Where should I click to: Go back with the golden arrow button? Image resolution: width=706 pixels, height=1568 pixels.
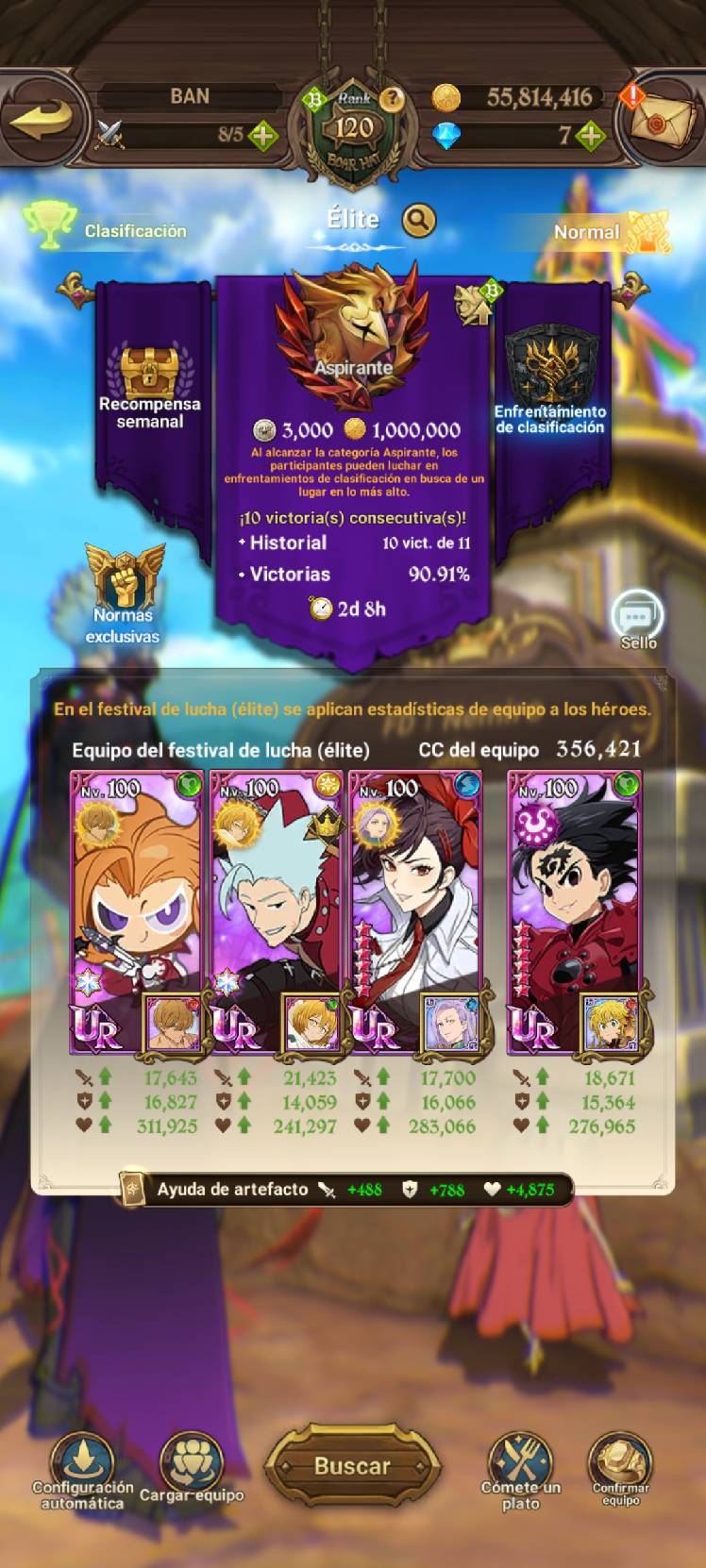[x=42, y=119]
